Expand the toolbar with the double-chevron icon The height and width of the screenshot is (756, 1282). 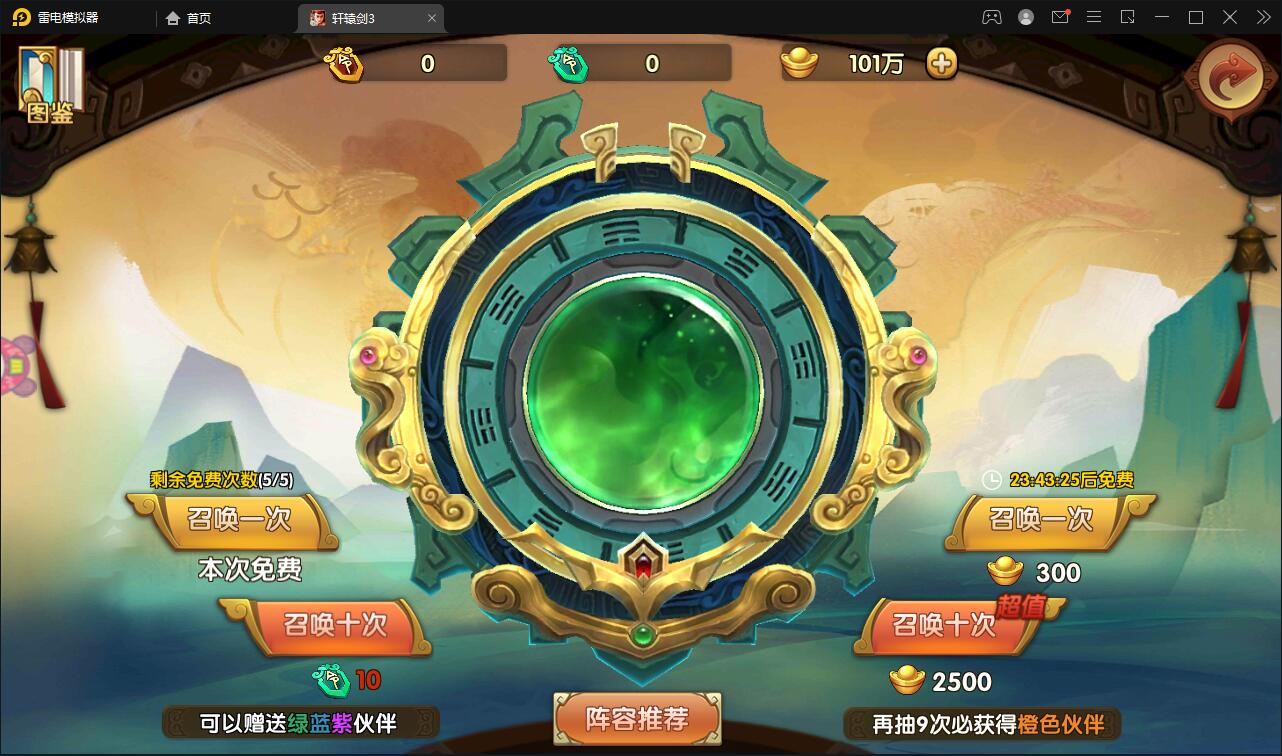tap(1262, 17)
